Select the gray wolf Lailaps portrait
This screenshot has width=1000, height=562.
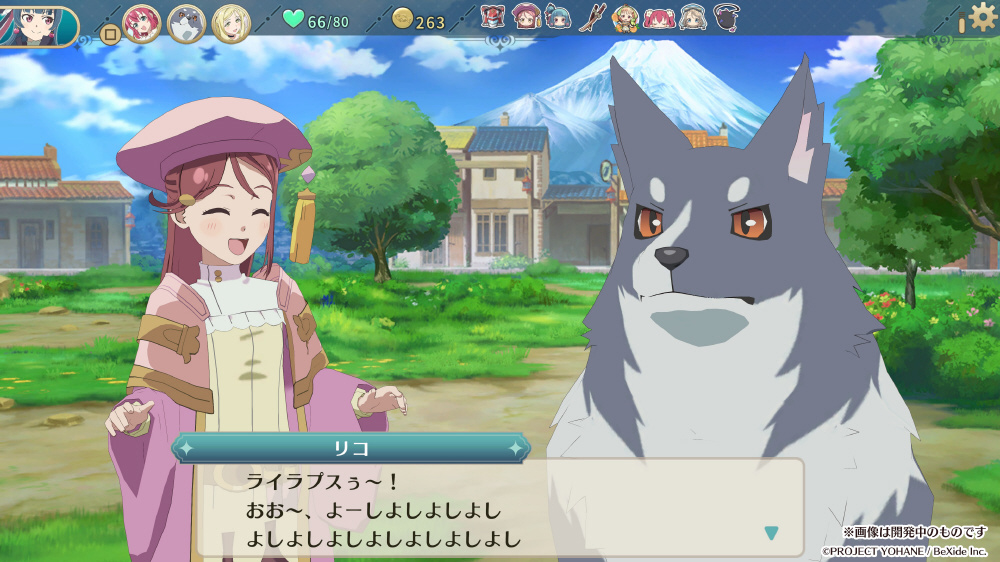pos(186,23)
